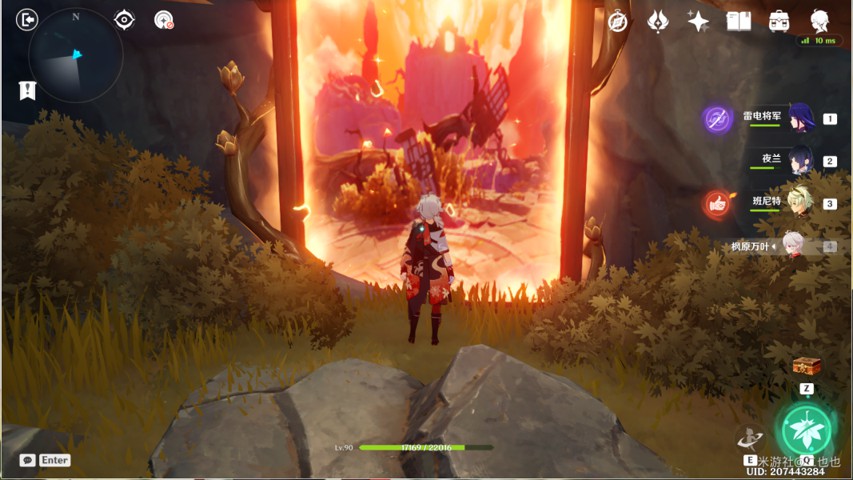
Task: Open the compass adventure icon
Action: coord(618,21)
